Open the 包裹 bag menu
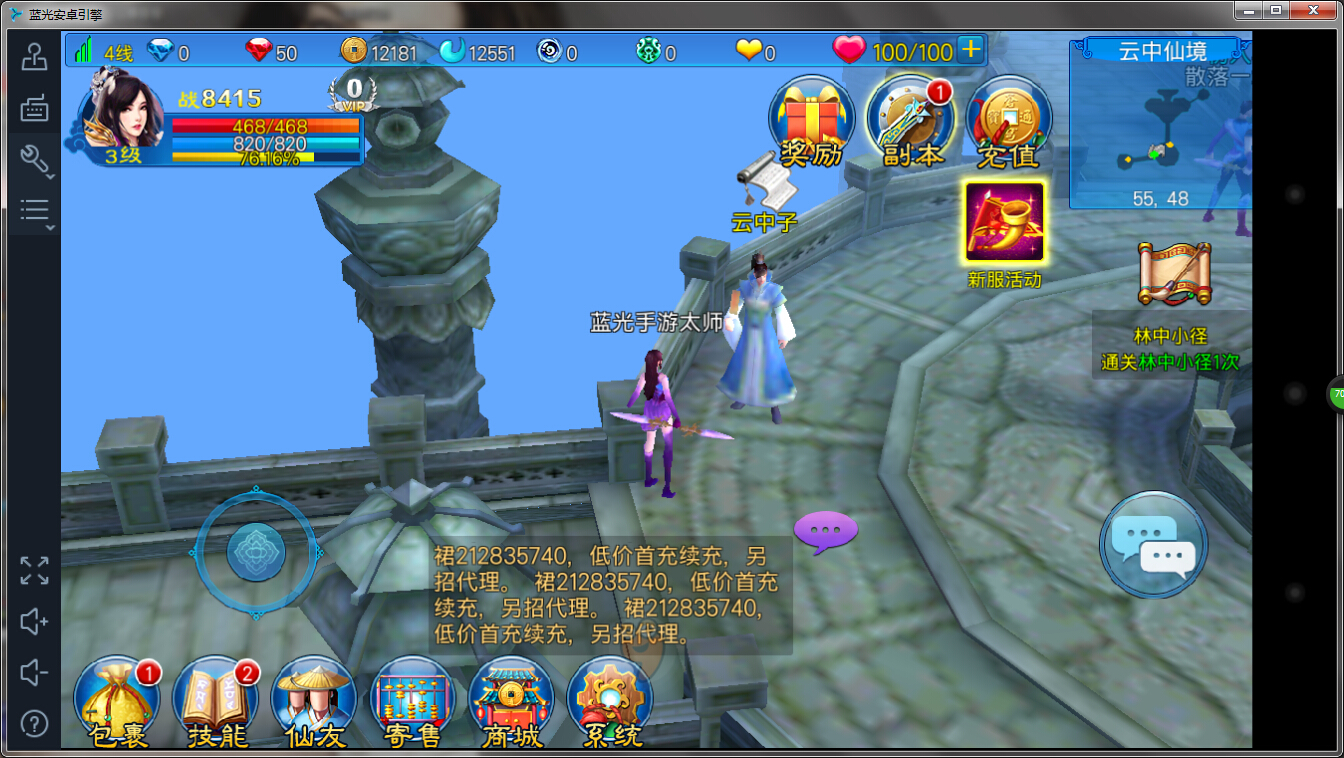 point(116,702)
